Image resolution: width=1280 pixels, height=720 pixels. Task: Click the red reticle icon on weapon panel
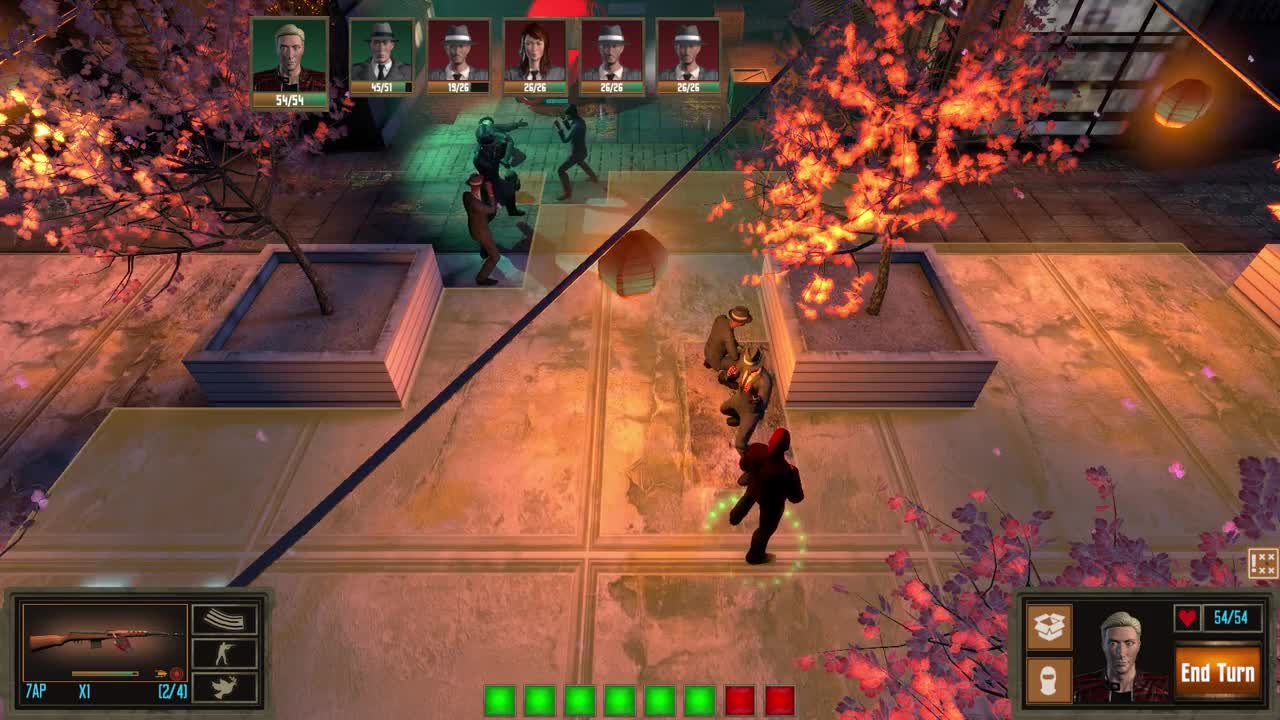tap(176, 674)
